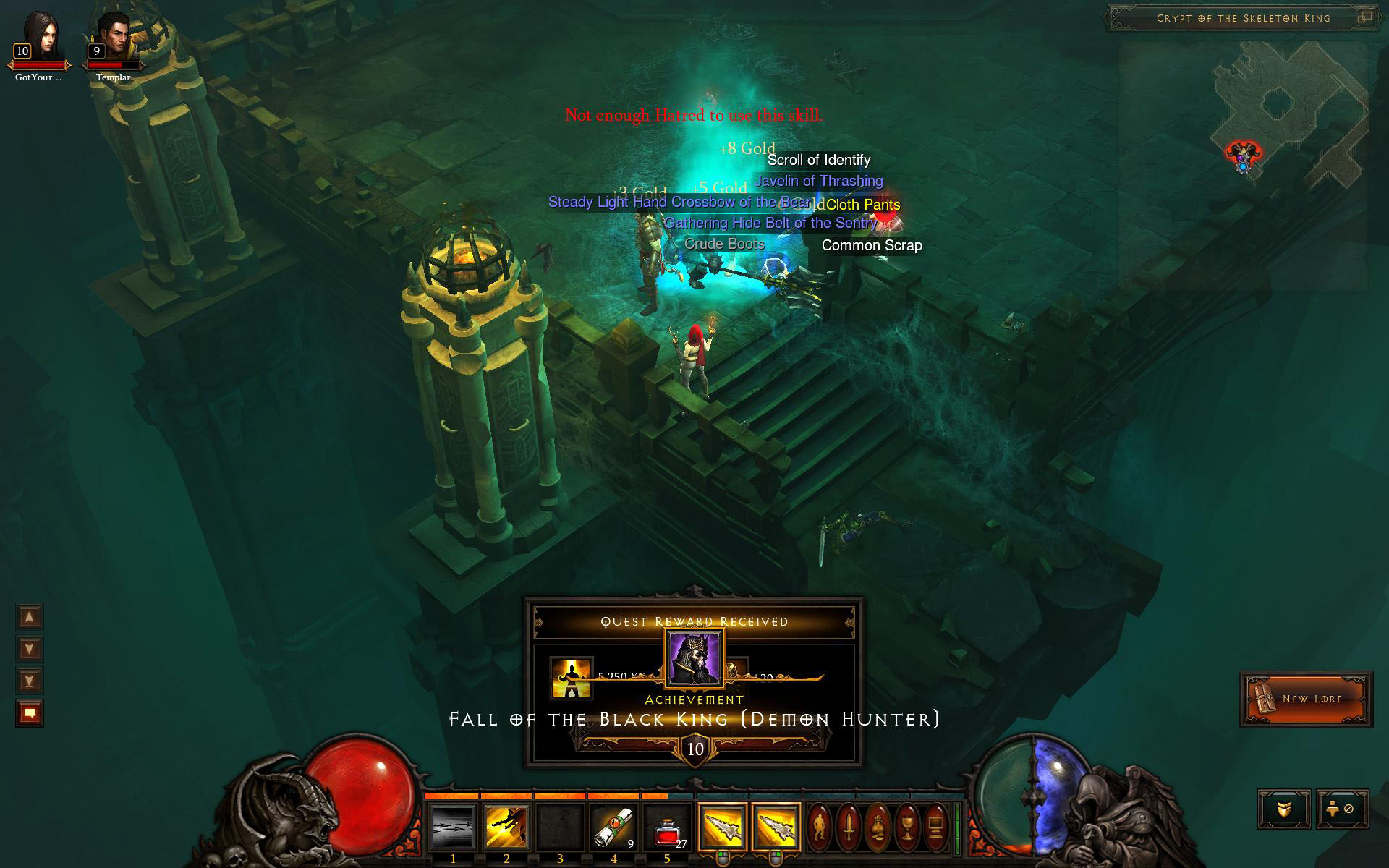Open the character figure menu button
The width and height of the screenshot is (1389, 868).
(818, 825)
